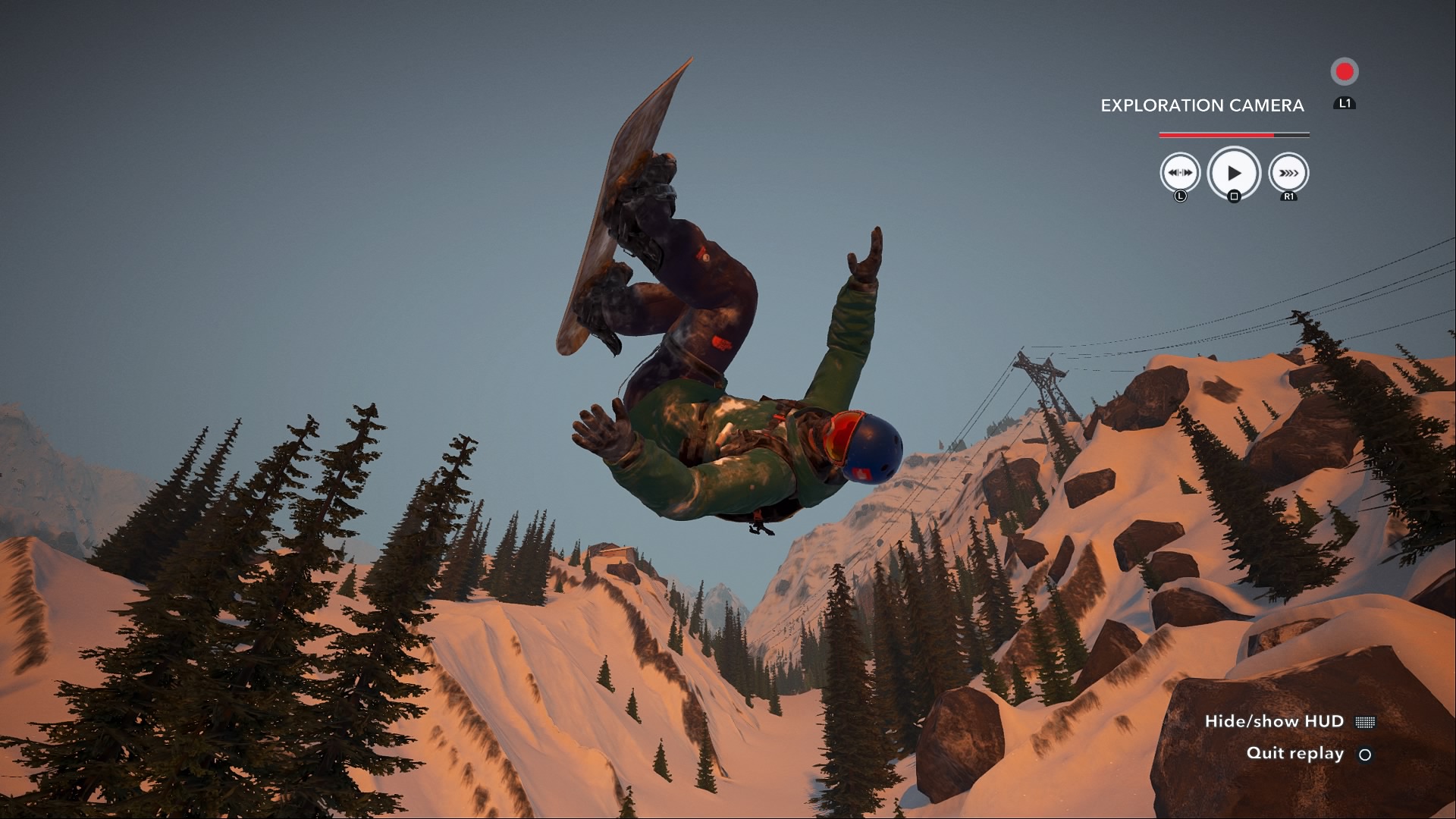Click the rewind/scrub replay button
The image size is (1456, 819).
(x=1180, y=173)
